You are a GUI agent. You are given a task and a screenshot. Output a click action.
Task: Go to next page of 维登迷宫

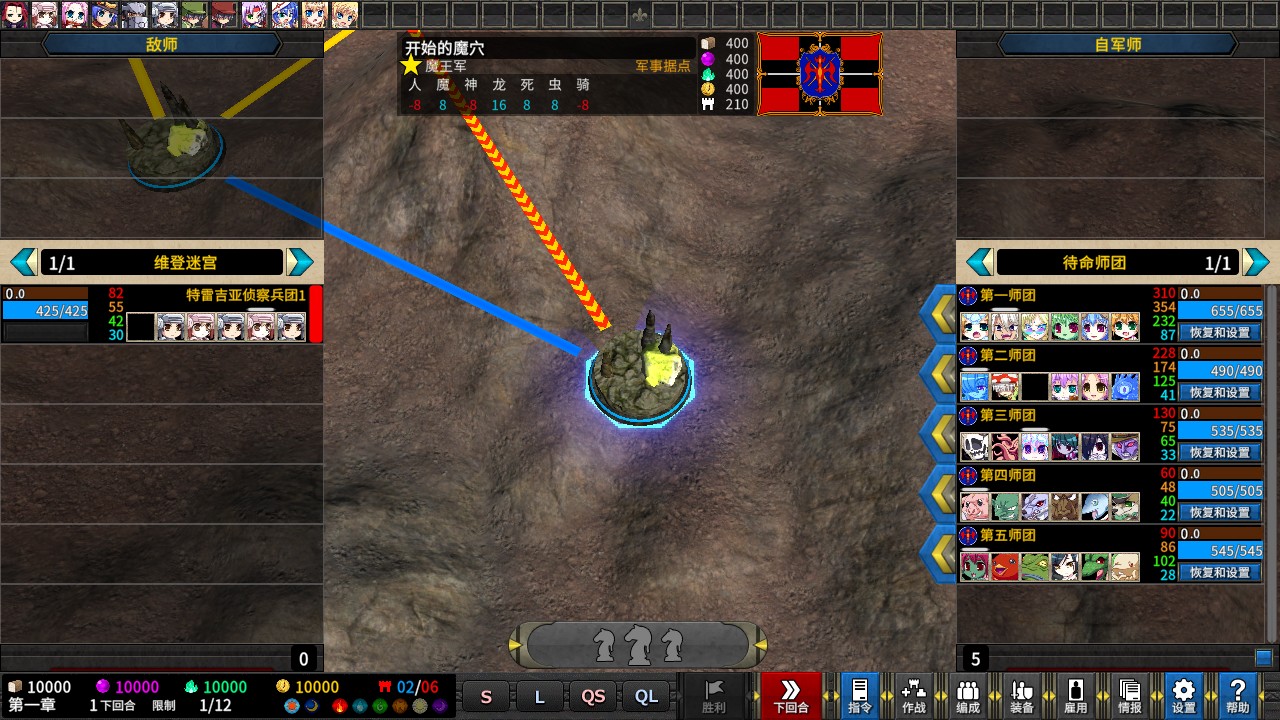(300, 263)
